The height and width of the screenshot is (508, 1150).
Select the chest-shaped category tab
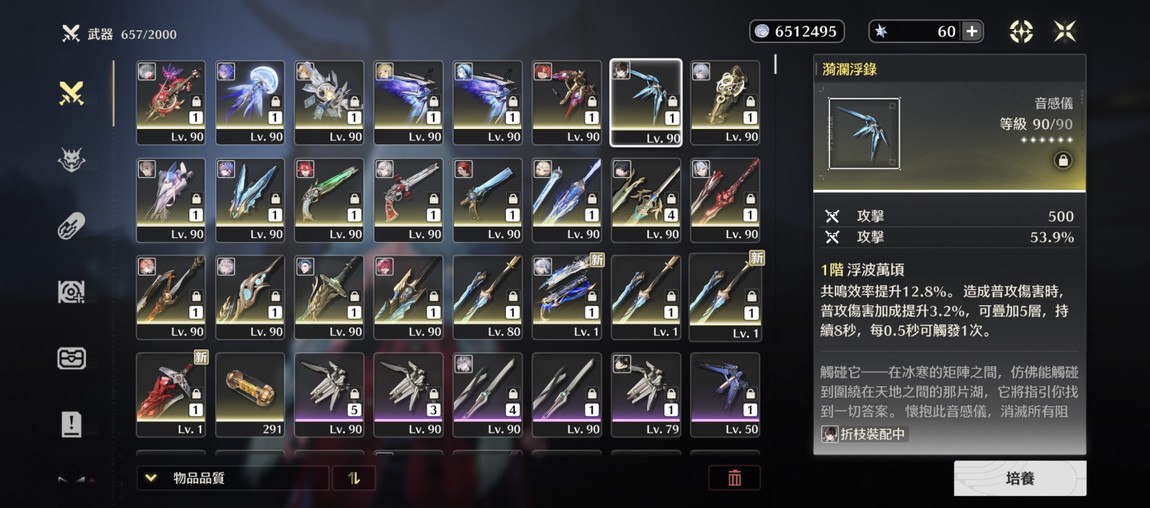pos(71,358)
